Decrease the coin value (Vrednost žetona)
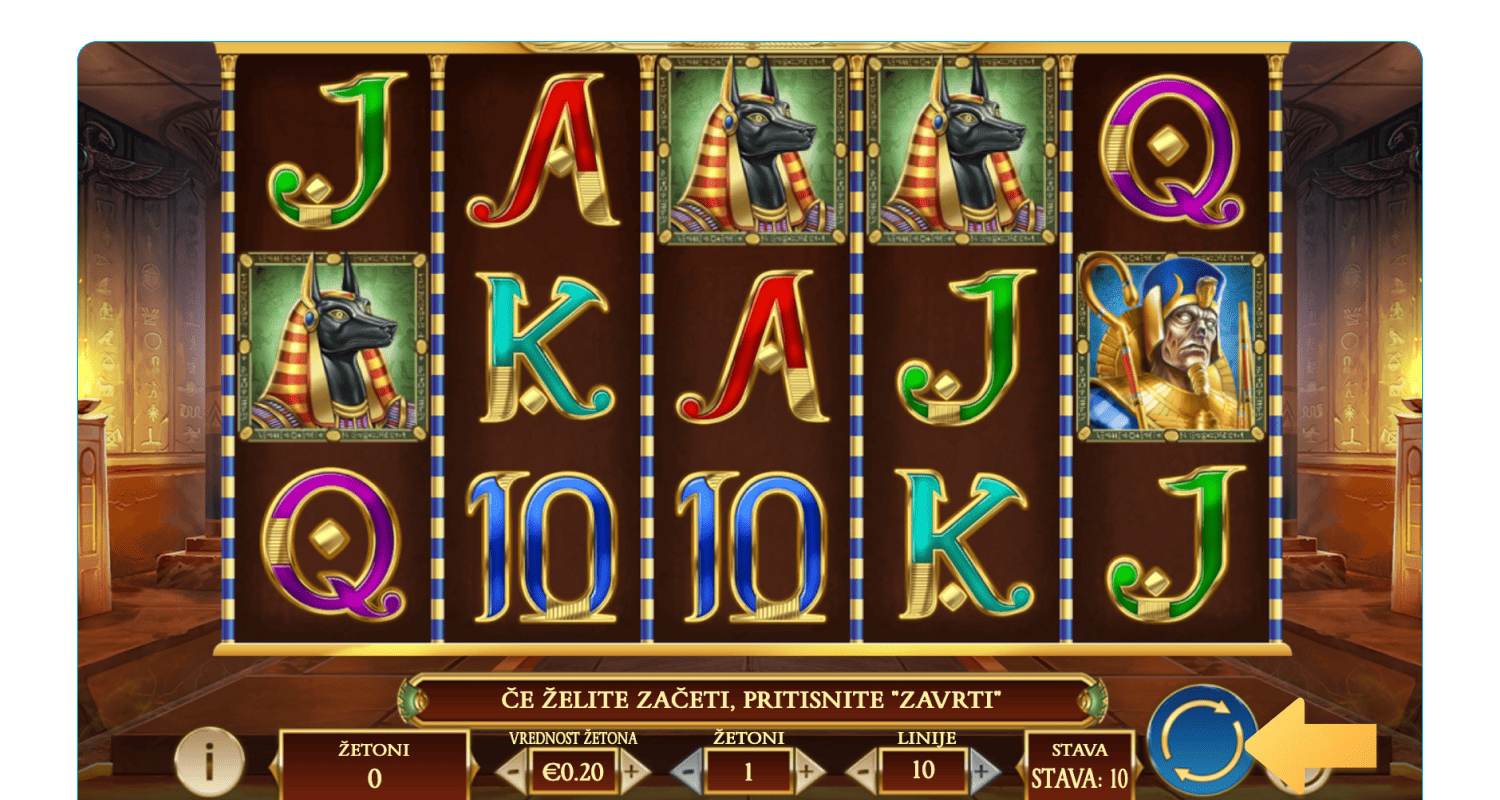Image resolution: width=1500 pixels, height=800 pixels. [x=512, y=771]
